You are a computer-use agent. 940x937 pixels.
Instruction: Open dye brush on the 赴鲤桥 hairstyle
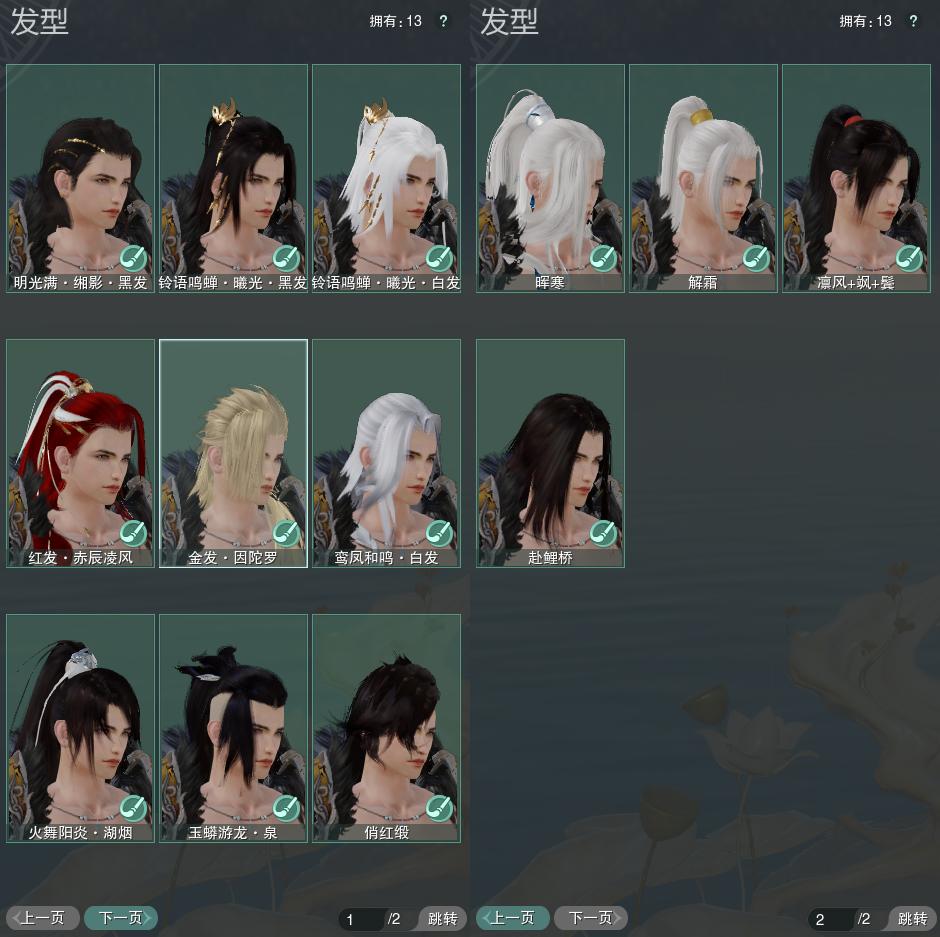603,533
